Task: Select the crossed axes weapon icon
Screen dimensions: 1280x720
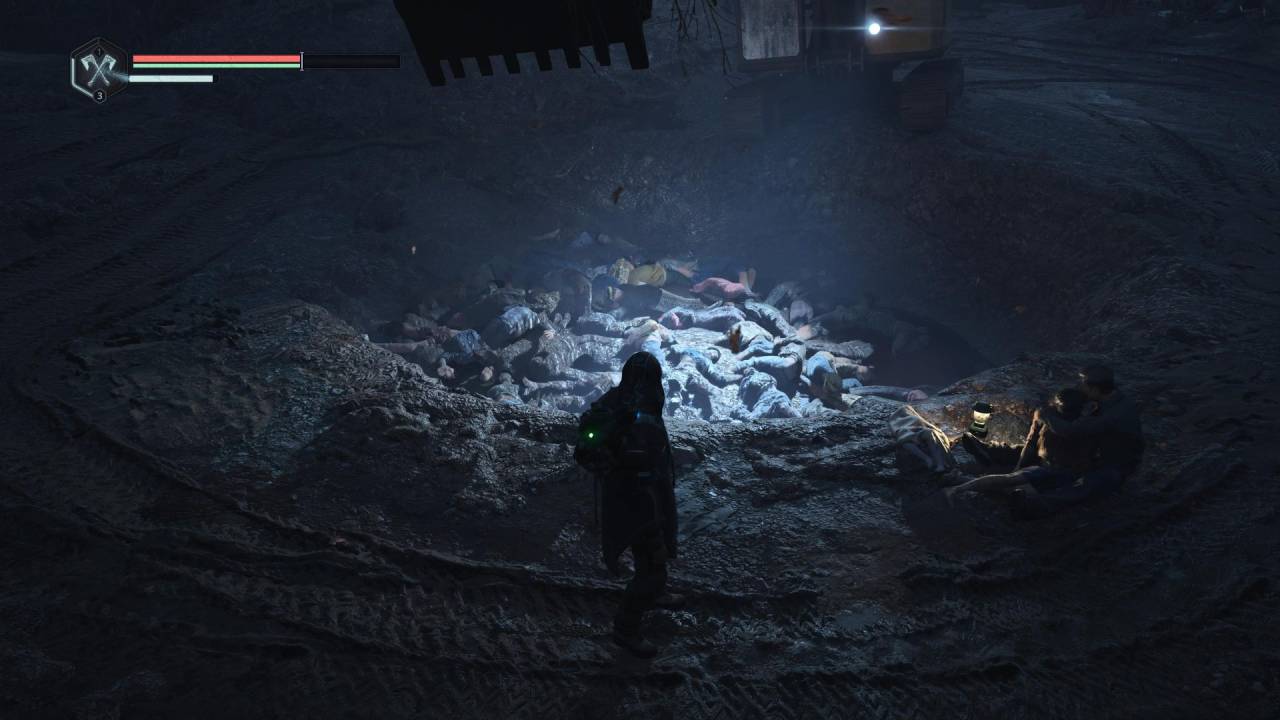Action: pos(99,67)
